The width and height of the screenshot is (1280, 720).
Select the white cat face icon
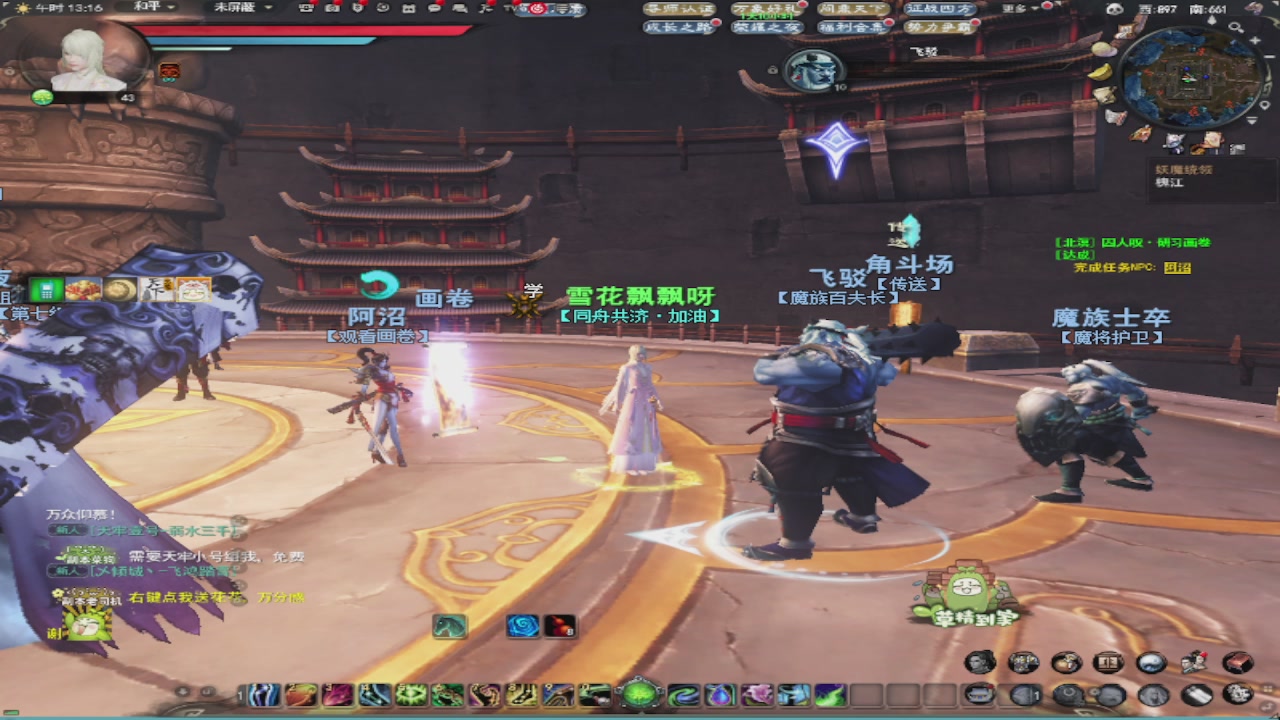tap(194, 290)
